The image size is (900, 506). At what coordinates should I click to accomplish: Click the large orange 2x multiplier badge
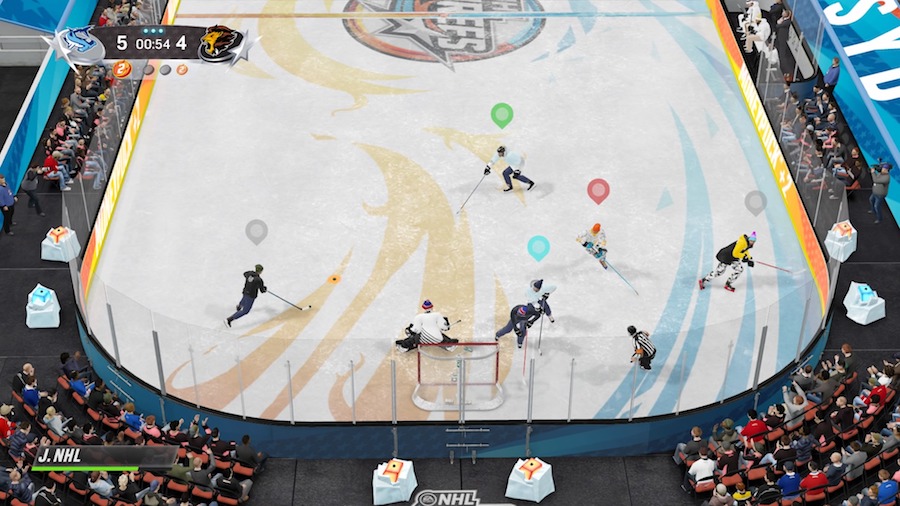(x=123, y=69)
